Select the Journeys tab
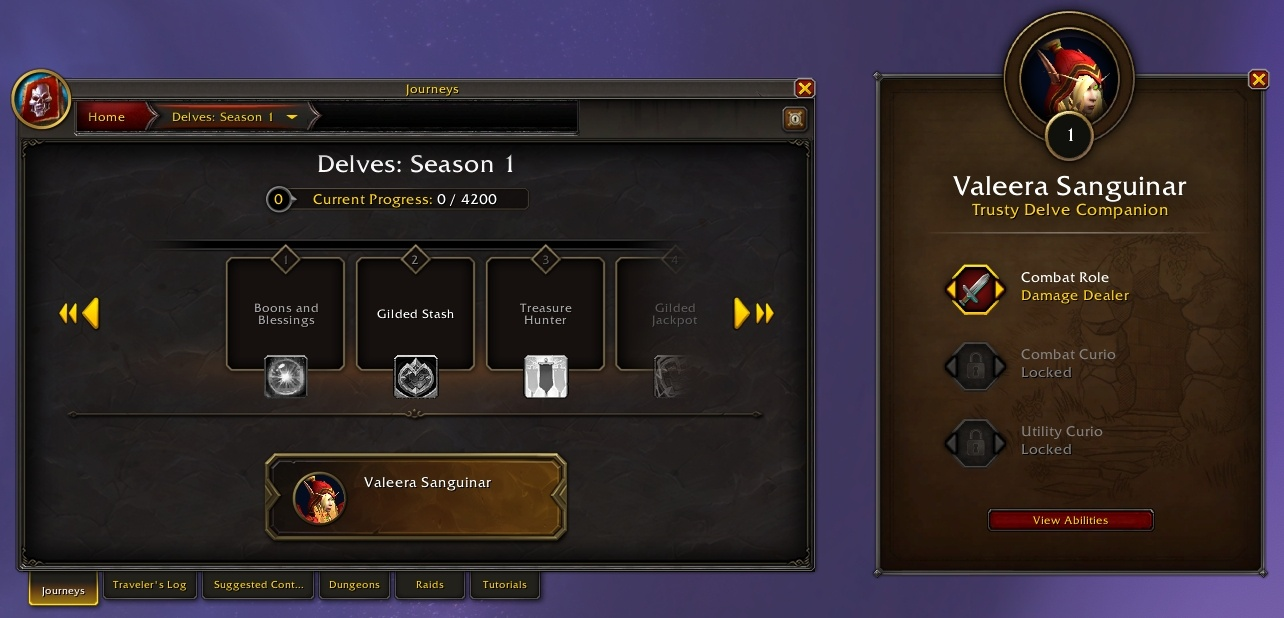This screenshot has height=618, width=1284. click(63, 590)
